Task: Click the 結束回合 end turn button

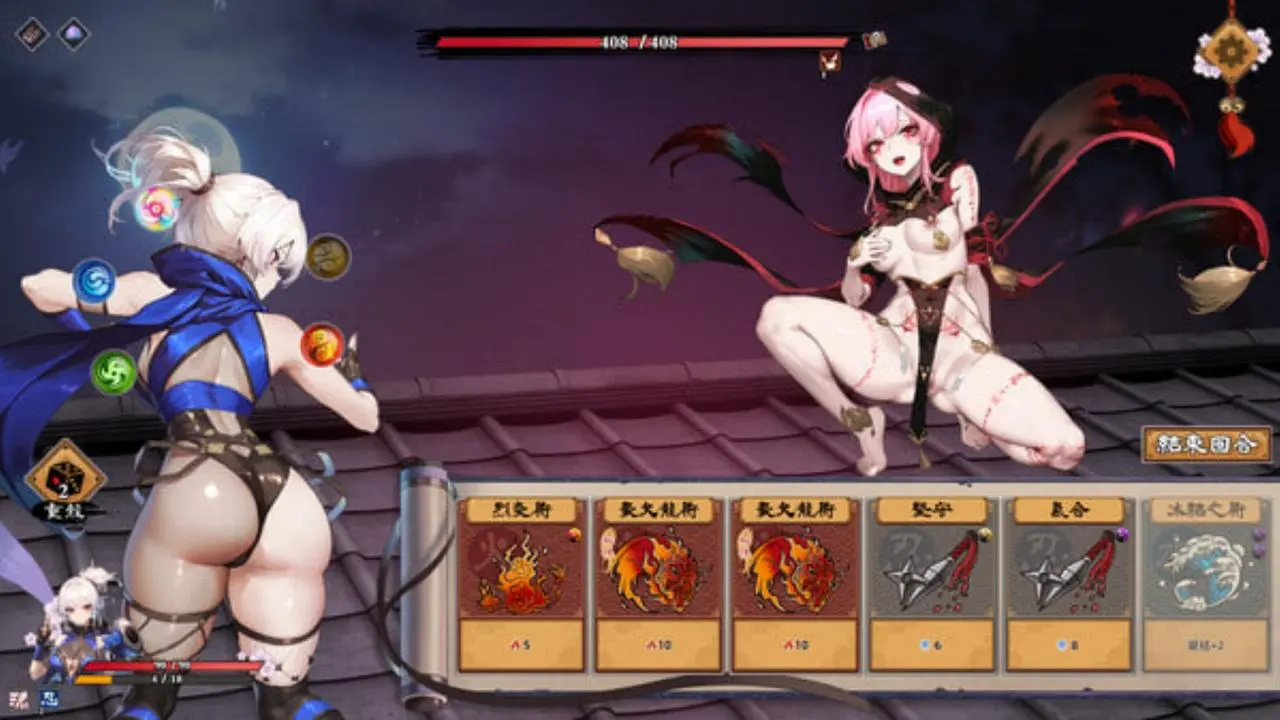Action: point(1207,444)
